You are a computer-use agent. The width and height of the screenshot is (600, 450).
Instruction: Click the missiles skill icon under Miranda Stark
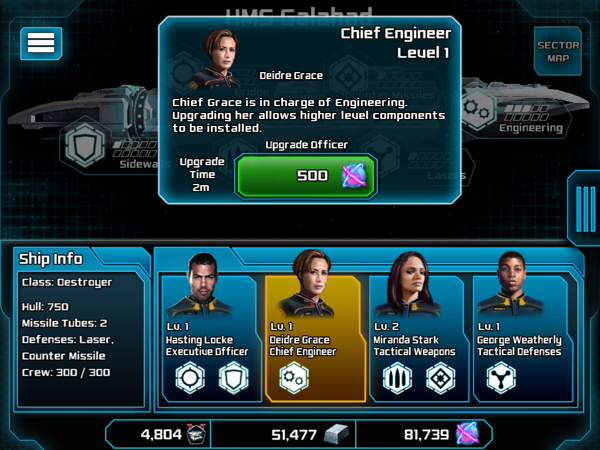click(399, 378)
